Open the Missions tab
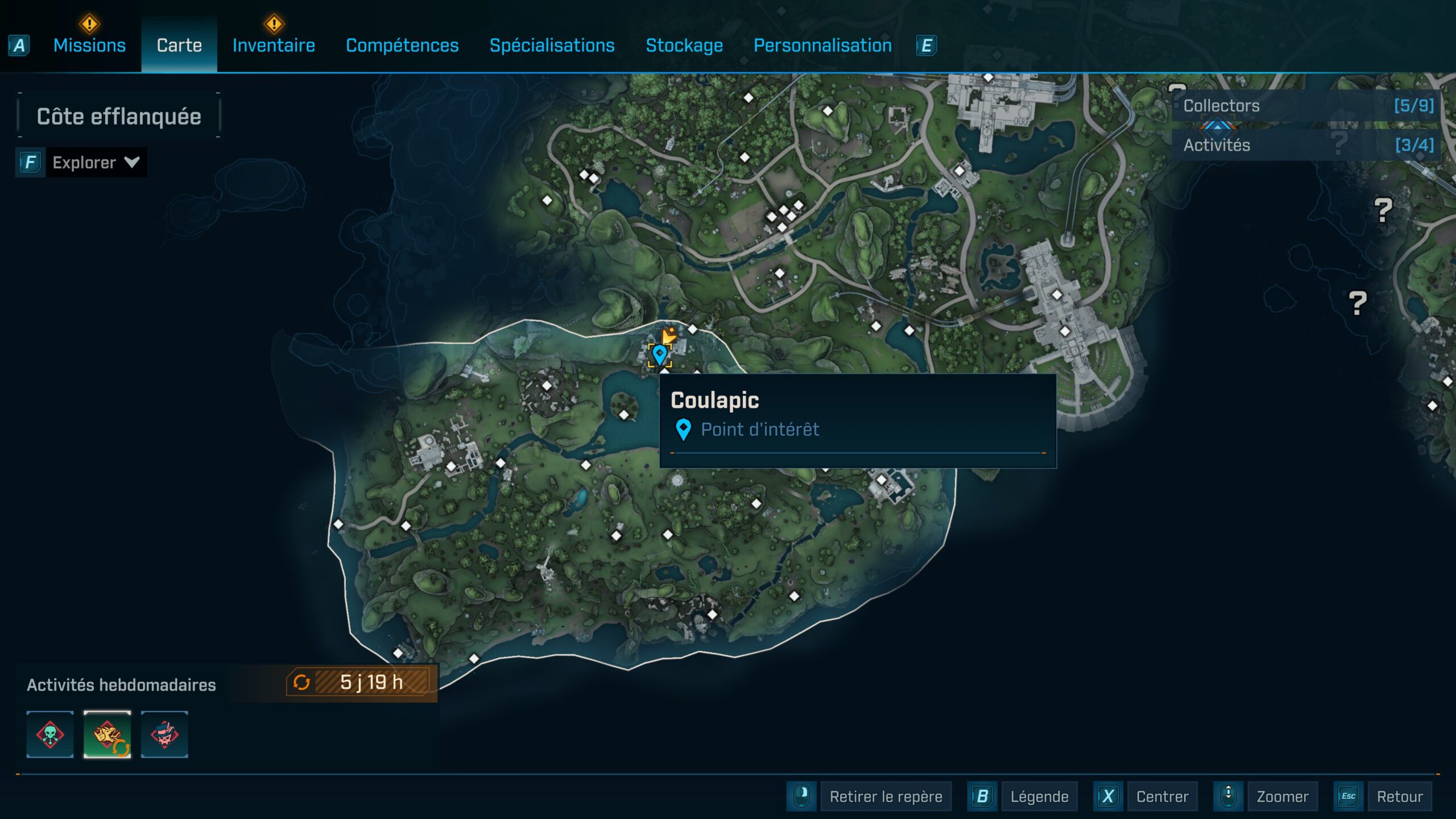1456x819 pixels. (89, 45)
